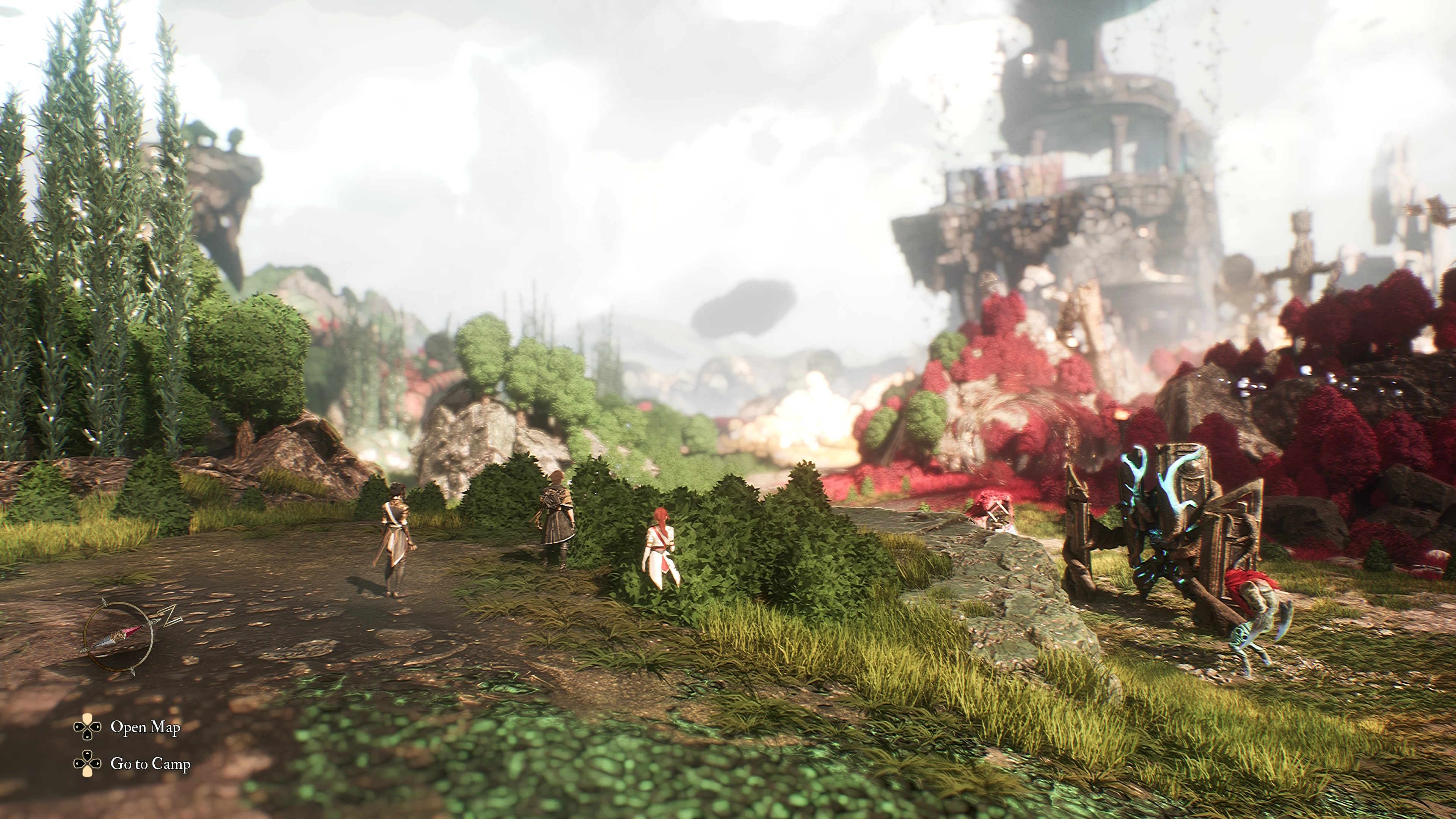Screen dimensions: 1456x819
Task: Click the compass in the HUD
Action: tap(119, 637)
